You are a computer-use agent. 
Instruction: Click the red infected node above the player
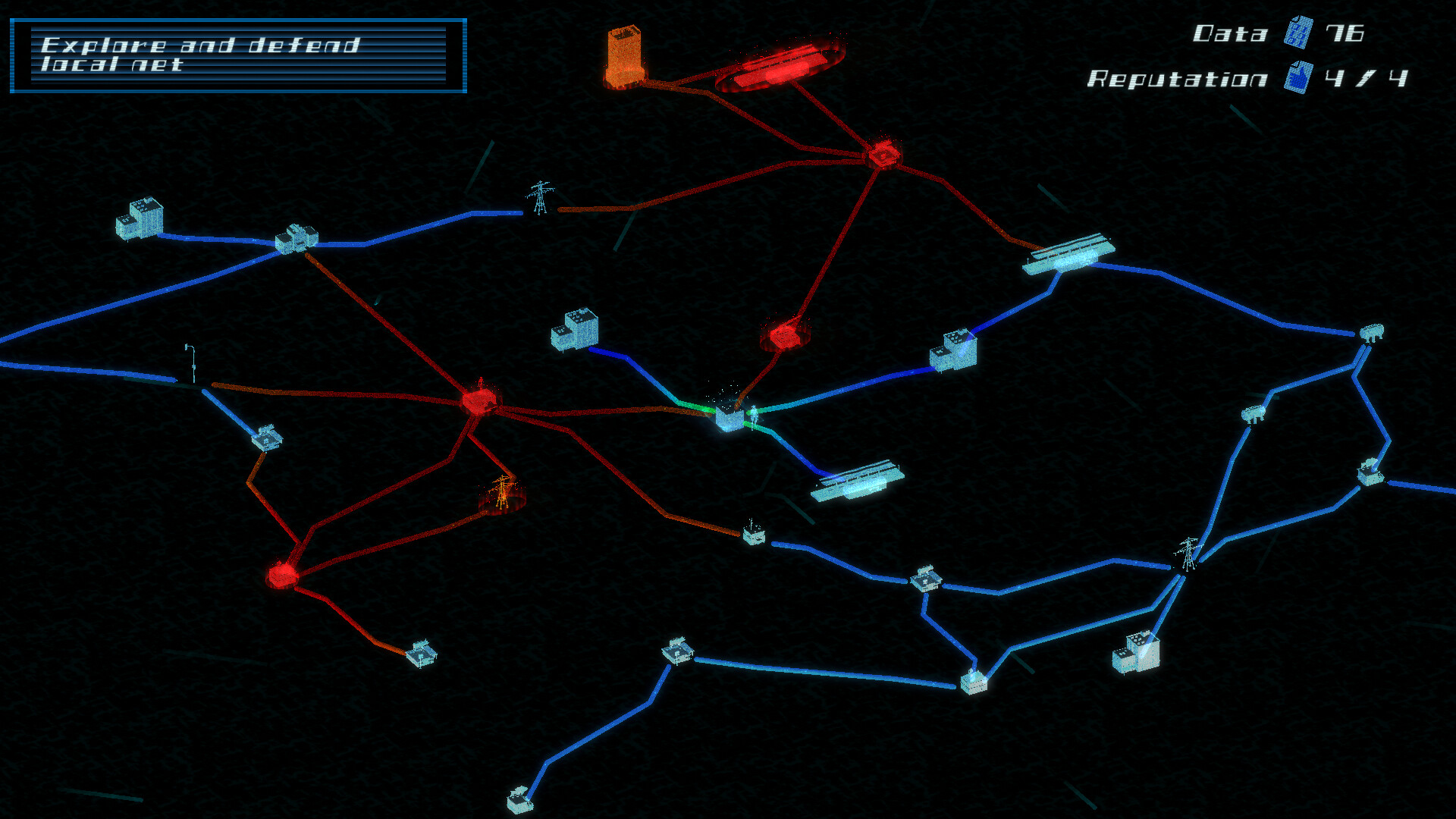(785, 336)
